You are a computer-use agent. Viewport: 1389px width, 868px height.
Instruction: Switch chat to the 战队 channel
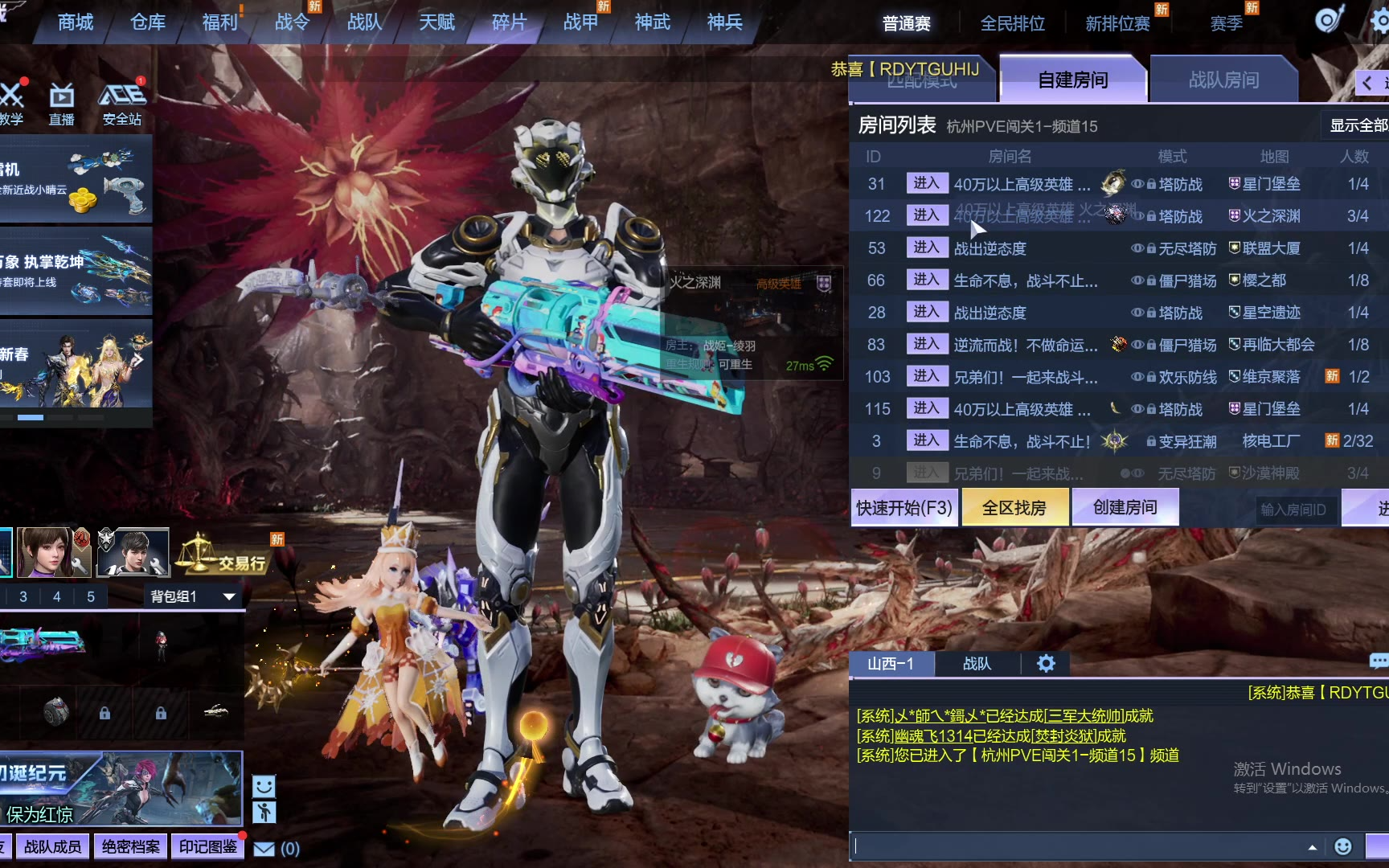point(977,664)
